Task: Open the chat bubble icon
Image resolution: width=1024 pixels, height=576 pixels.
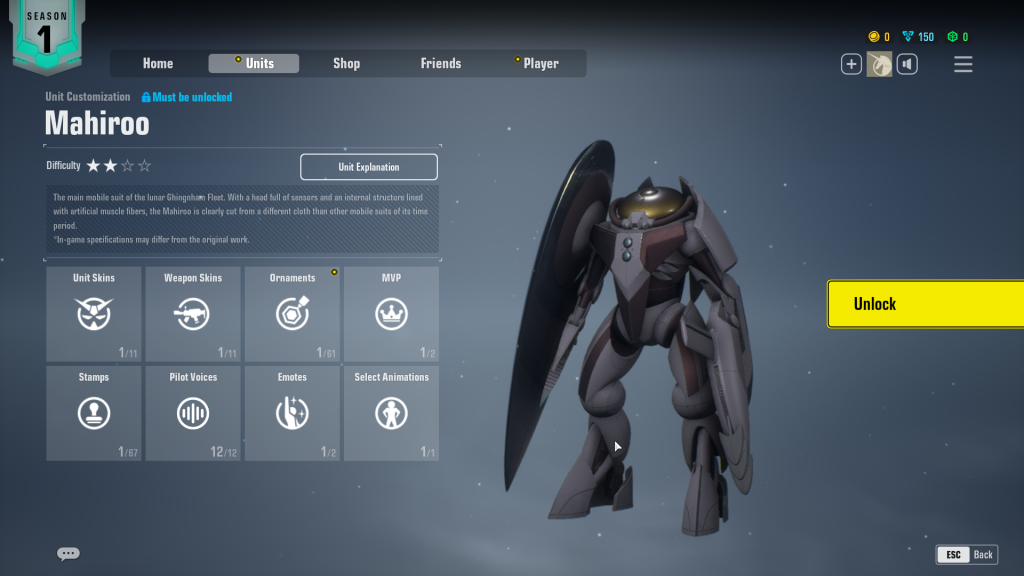Action: (x=68, y=554)
